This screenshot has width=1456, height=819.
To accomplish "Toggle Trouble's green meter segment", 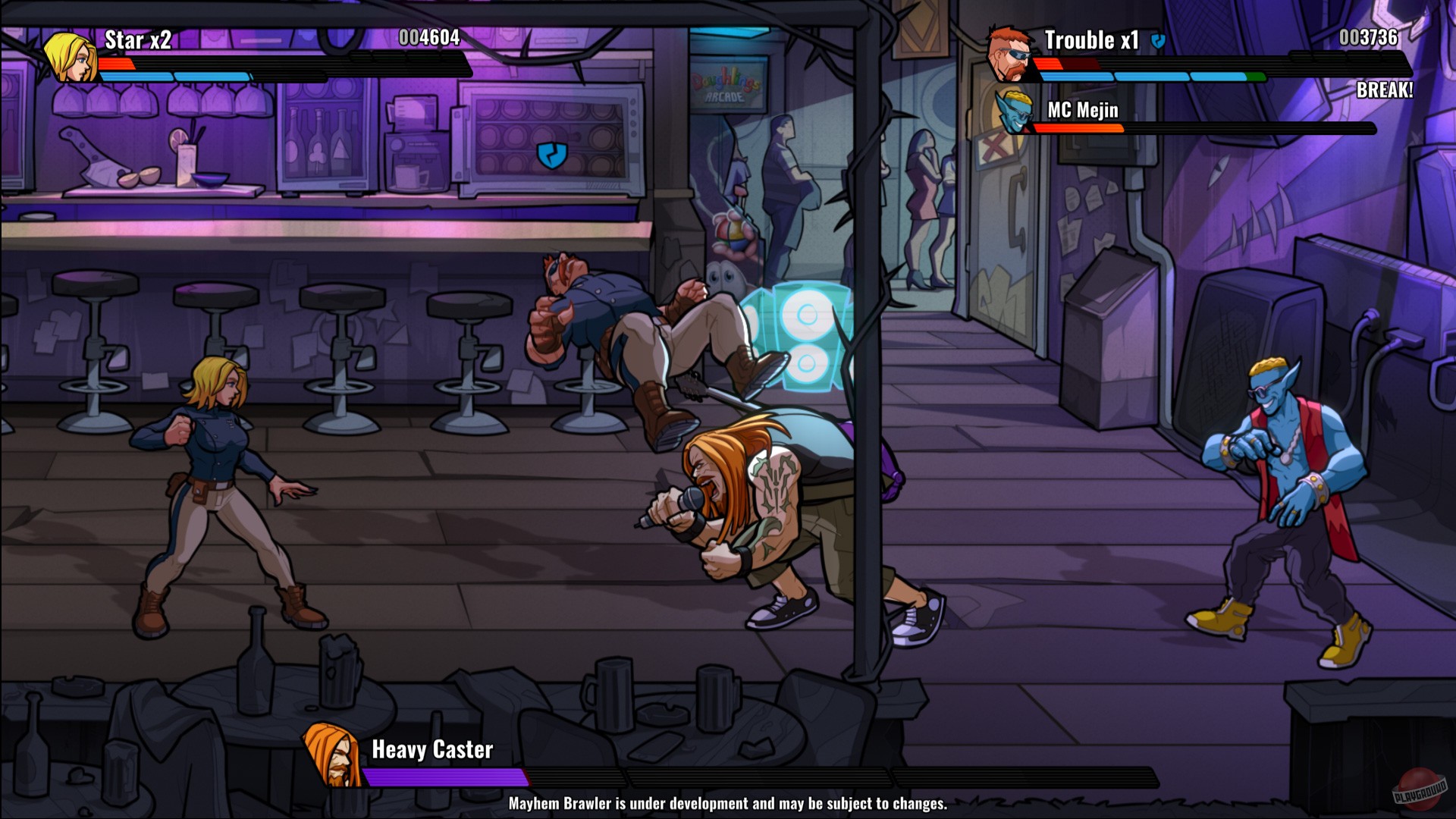I will 1255,75.
